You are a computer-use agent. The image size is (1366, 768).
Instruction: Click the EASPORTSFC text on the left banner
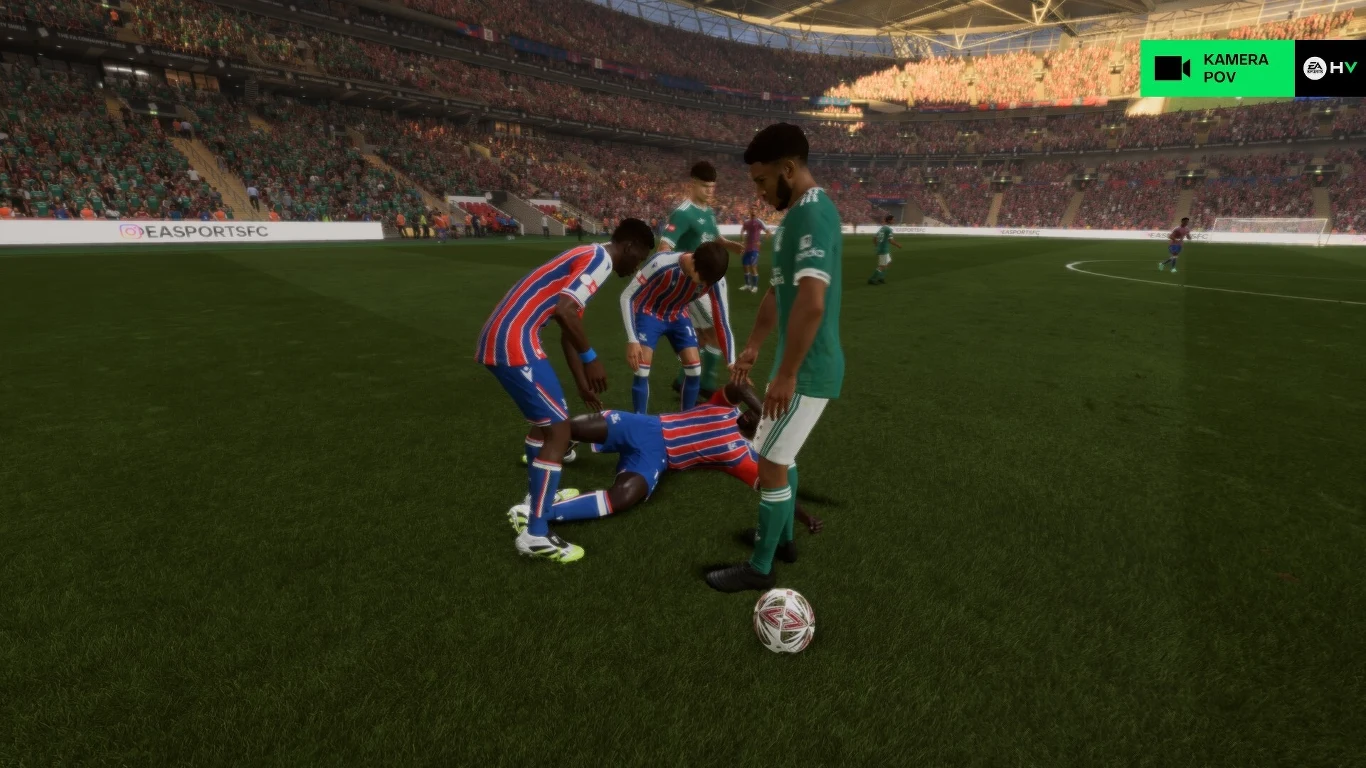tap(208, 230)
